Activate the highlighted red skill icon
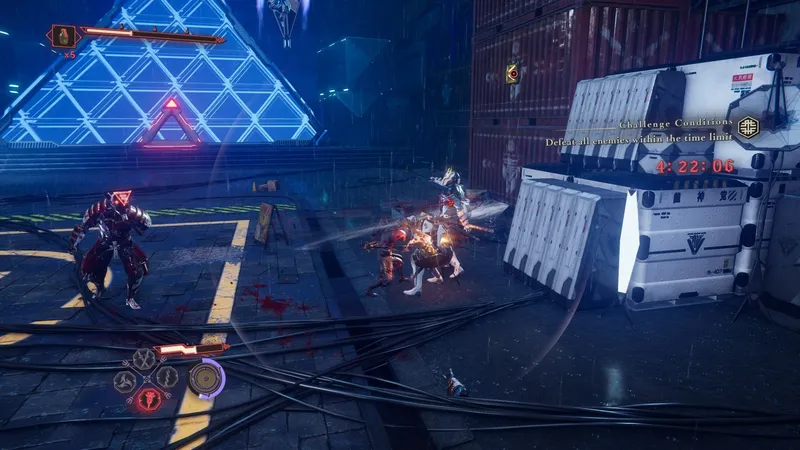The width and height of the screenshot is (800, 450). 147,399
